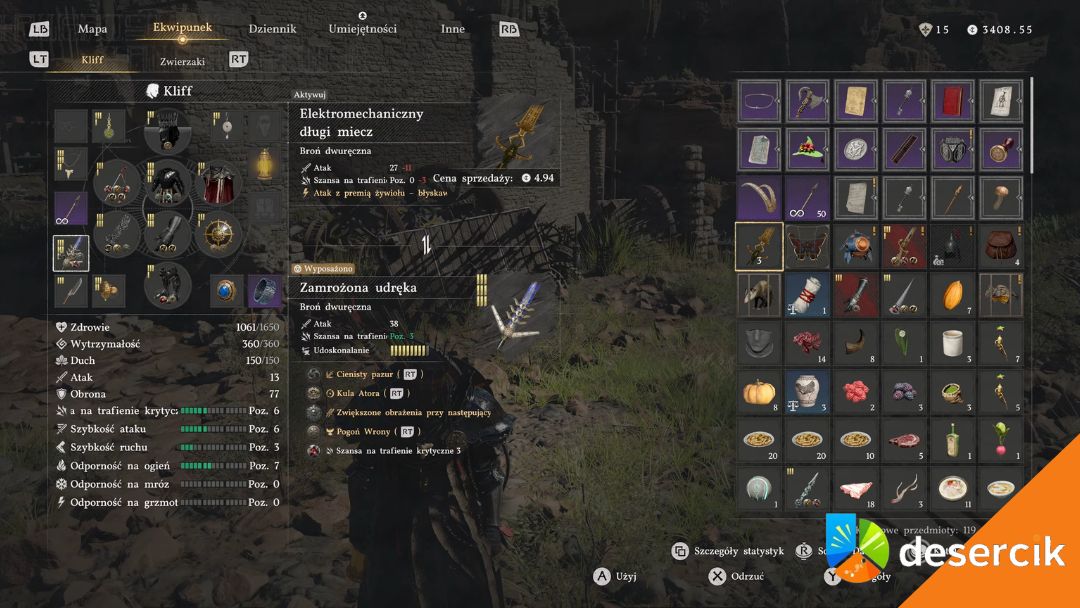Choose the golden round shield slot
This screenshot has width=1080, height=608.
click(218, 234)
